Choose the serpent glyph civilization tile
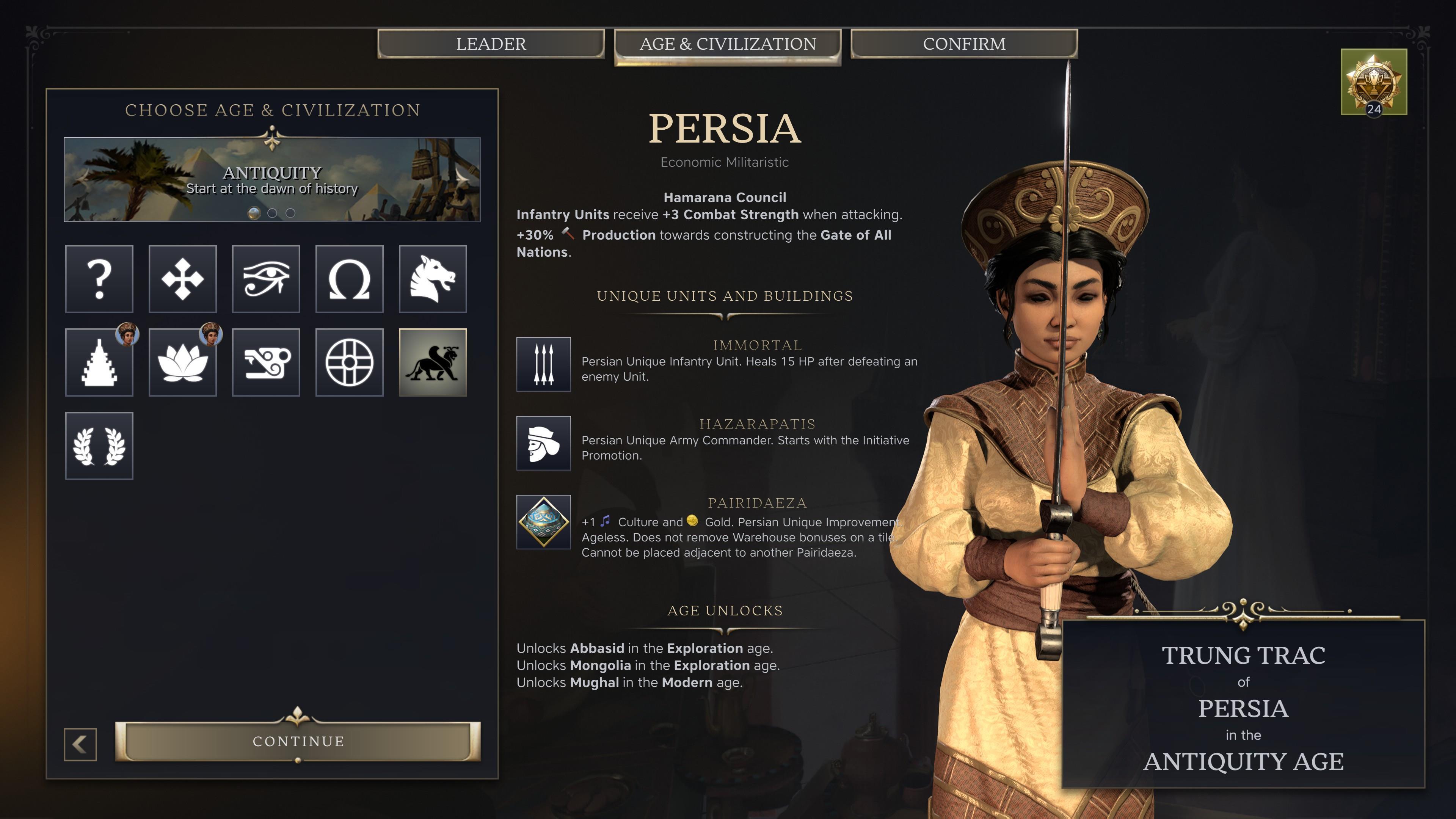The height and width of the screenshot is (819, 1456). [266, 362]
